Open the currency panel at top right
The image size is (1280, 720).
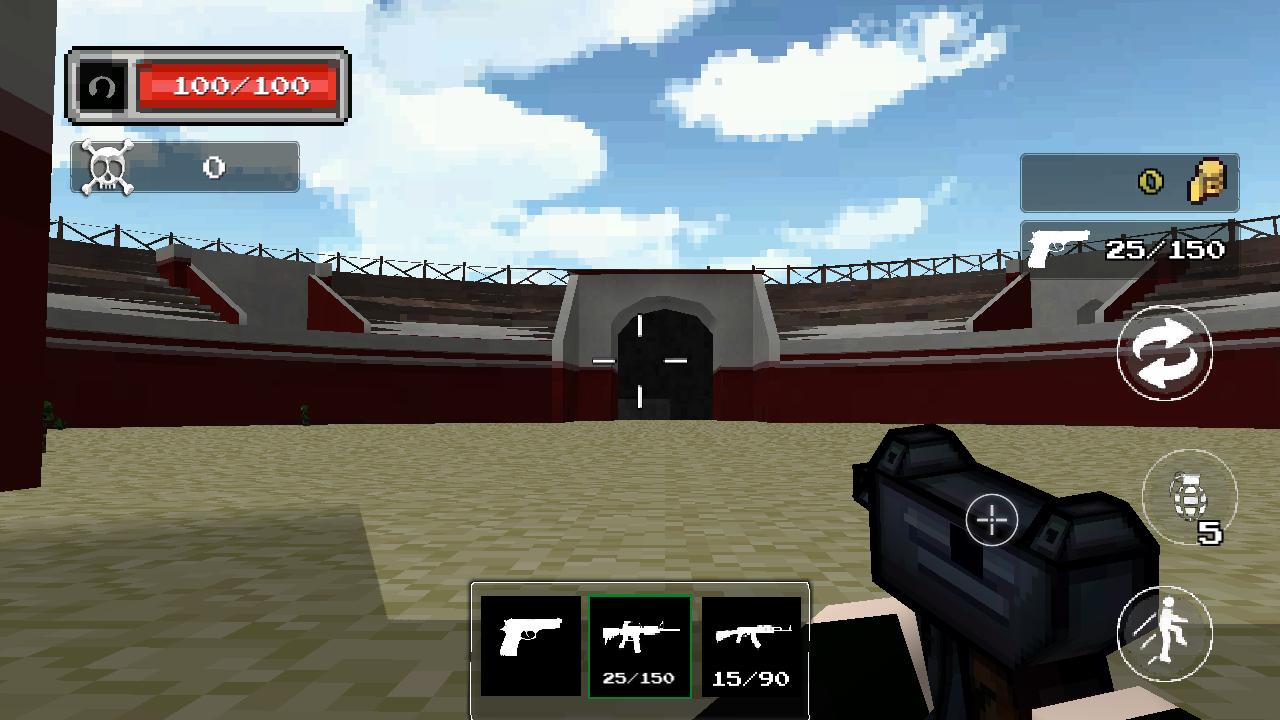point(1130,181)
